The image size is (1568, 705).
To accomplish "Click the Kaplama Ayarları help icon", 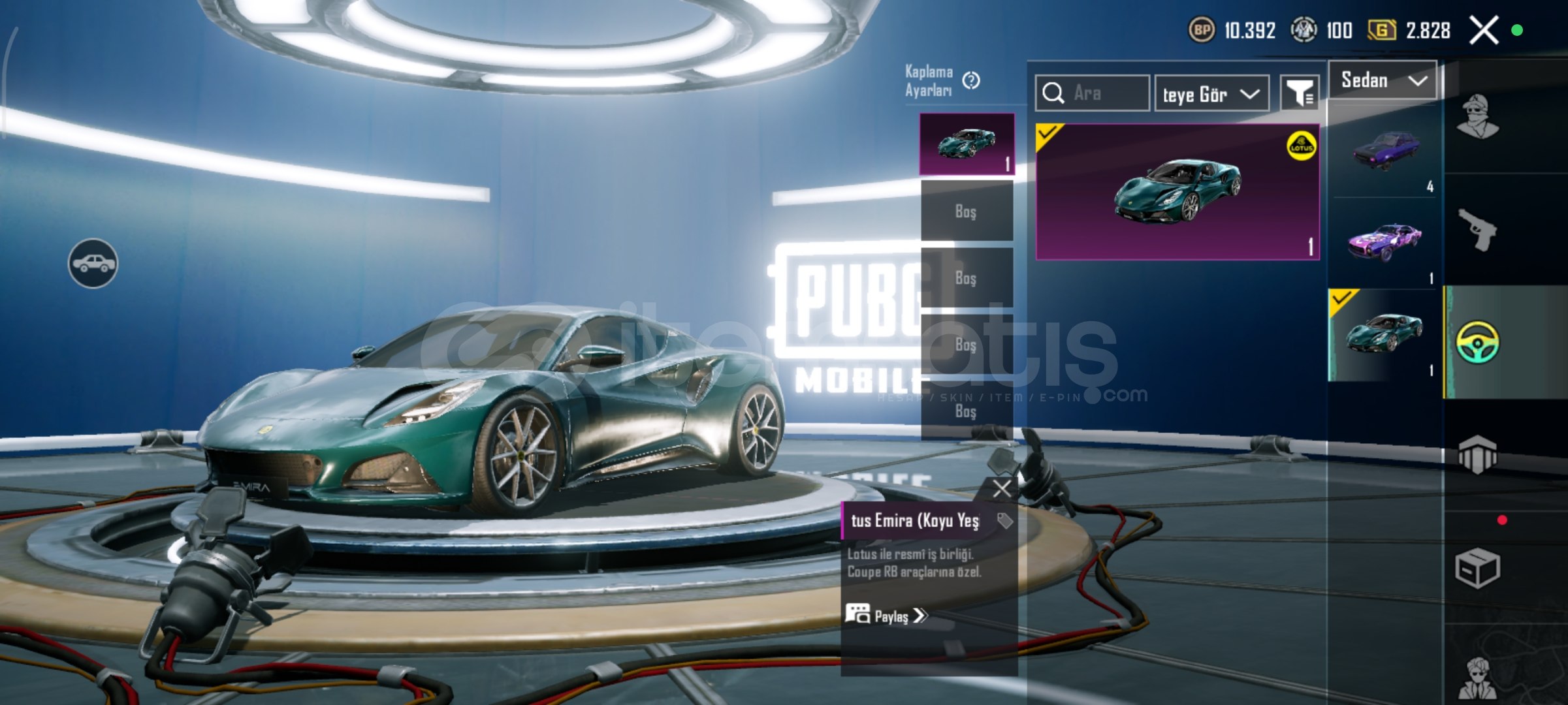I will point(971,80).
